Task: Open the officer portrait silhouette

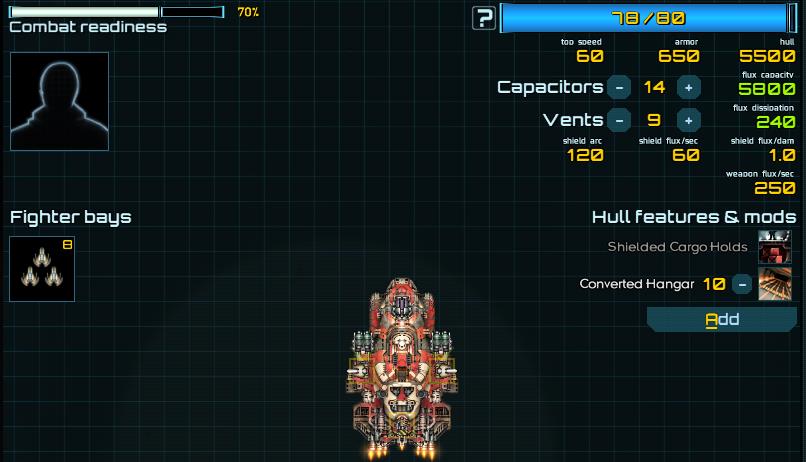Action: coord(59,102)
